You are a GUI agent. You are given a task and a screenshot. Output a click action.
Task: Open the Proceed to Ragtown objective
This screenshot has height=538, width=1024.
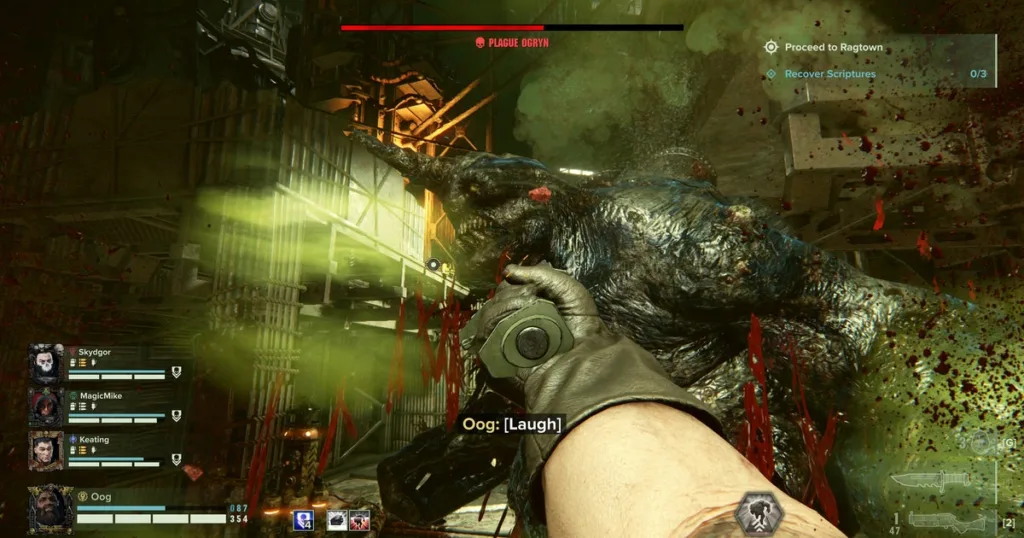[833, 47]
